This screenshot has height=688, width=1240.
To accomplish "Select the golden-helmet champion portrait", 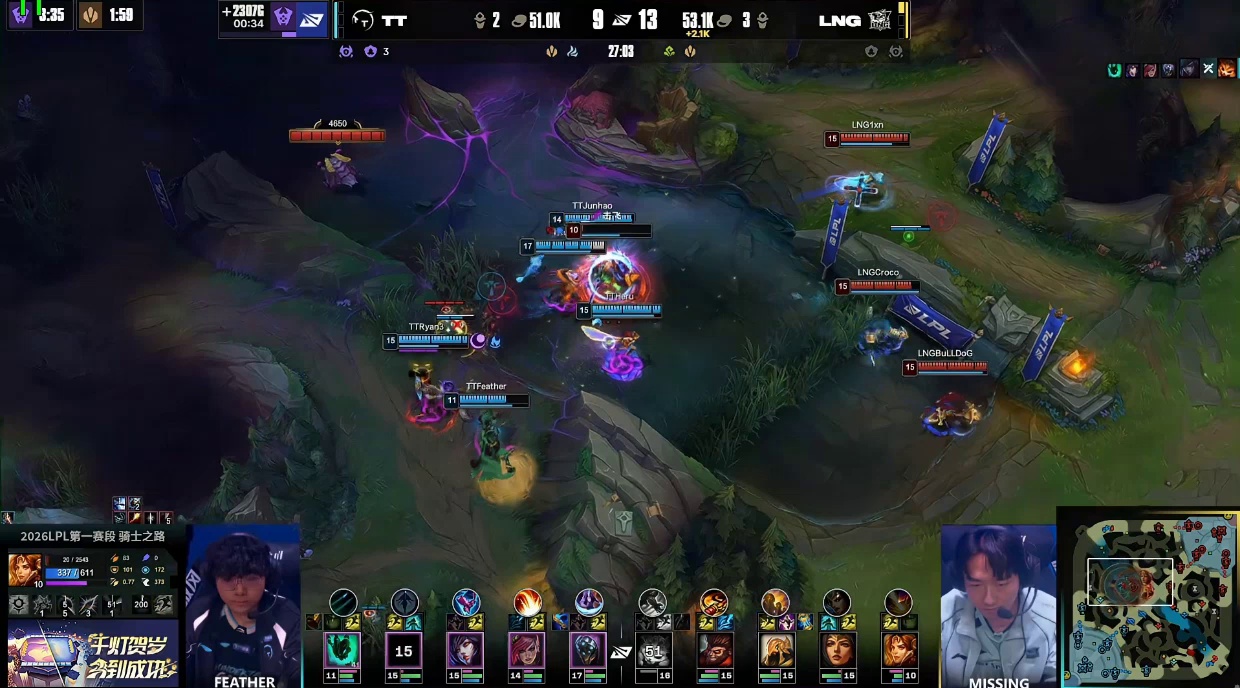I will tap(776, 651).
